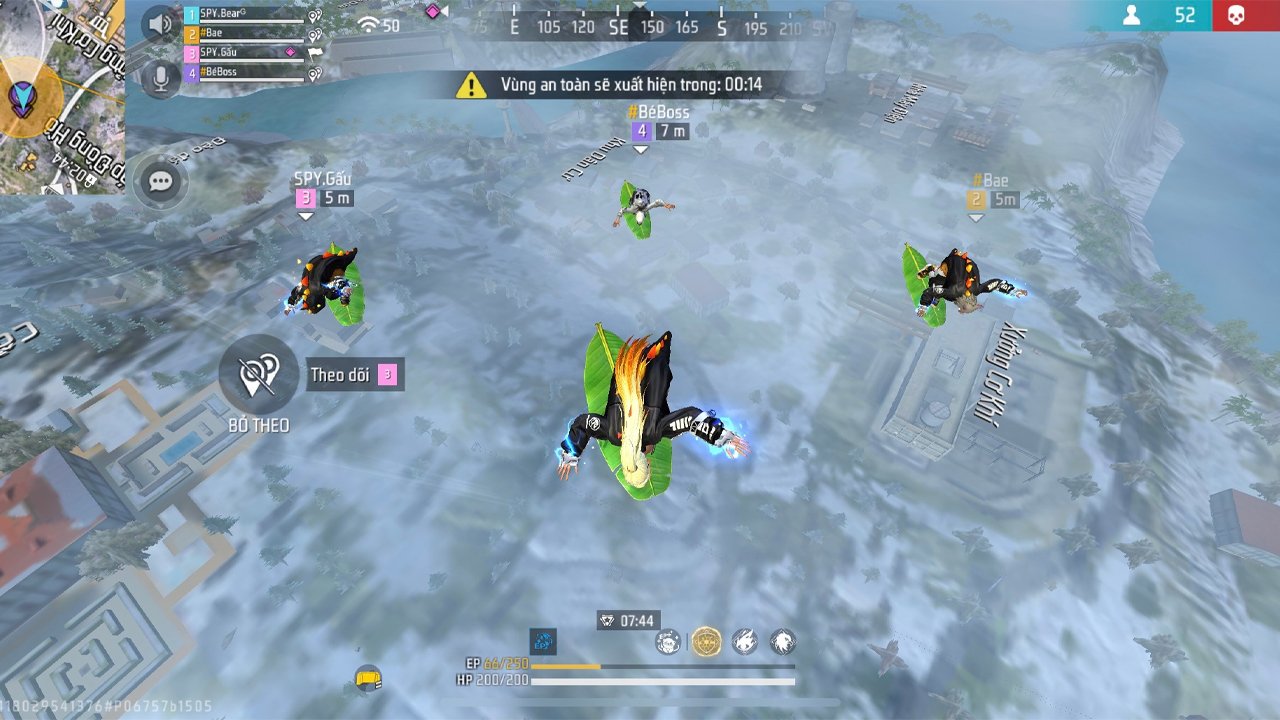Image resolution: width=1280 pixels, height=720 pixels.
Task: Tap the BỎ THEO unfollow button
Action: click(x=258, y=374)
